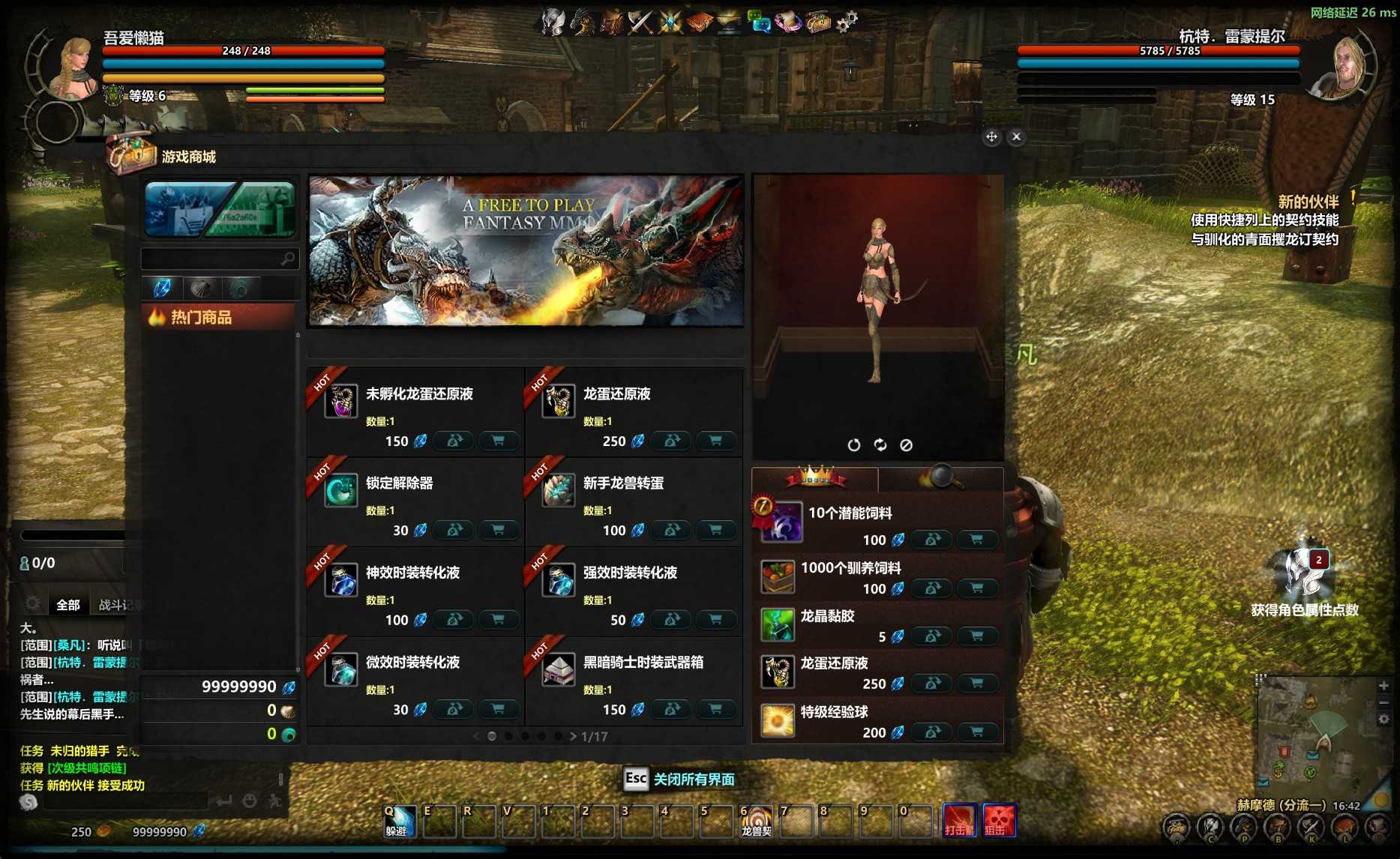Add 未孵化龙蛋还原液 to the cart

[498, 441]
